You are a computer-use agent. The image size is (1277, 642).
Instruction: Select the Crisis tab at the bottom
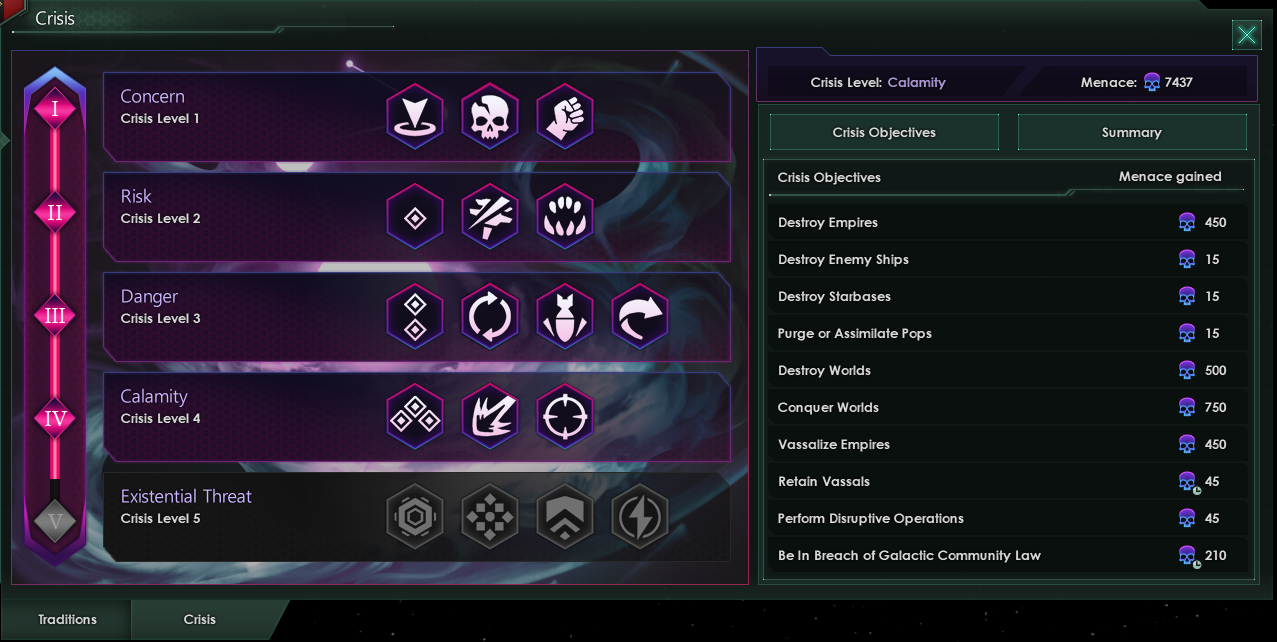pos(200,619)
